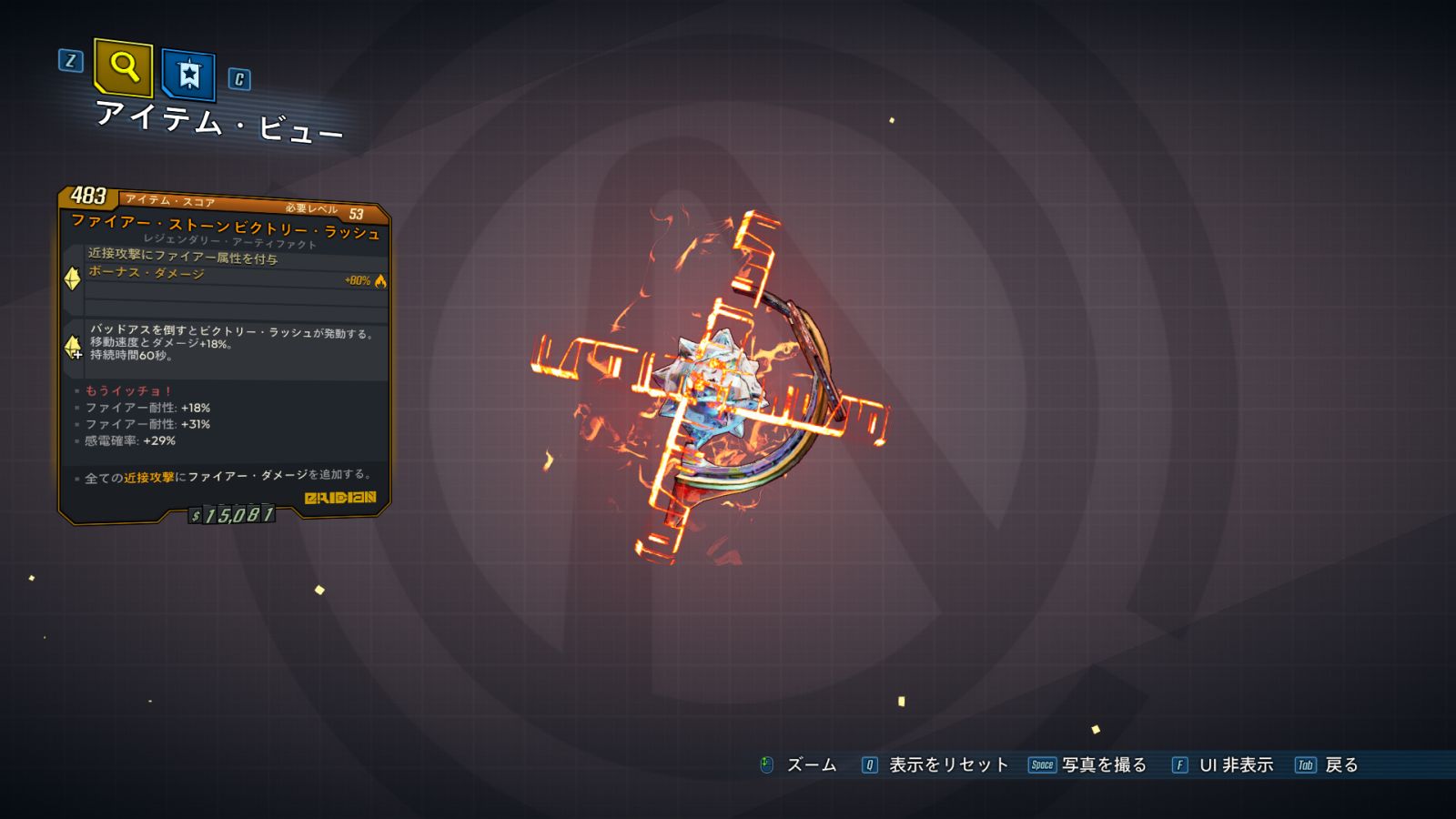The height and width of the screenshot is (819, 1456).
Task: Select the Victory Rush artifact item card
Action: [x=225, y=355]
